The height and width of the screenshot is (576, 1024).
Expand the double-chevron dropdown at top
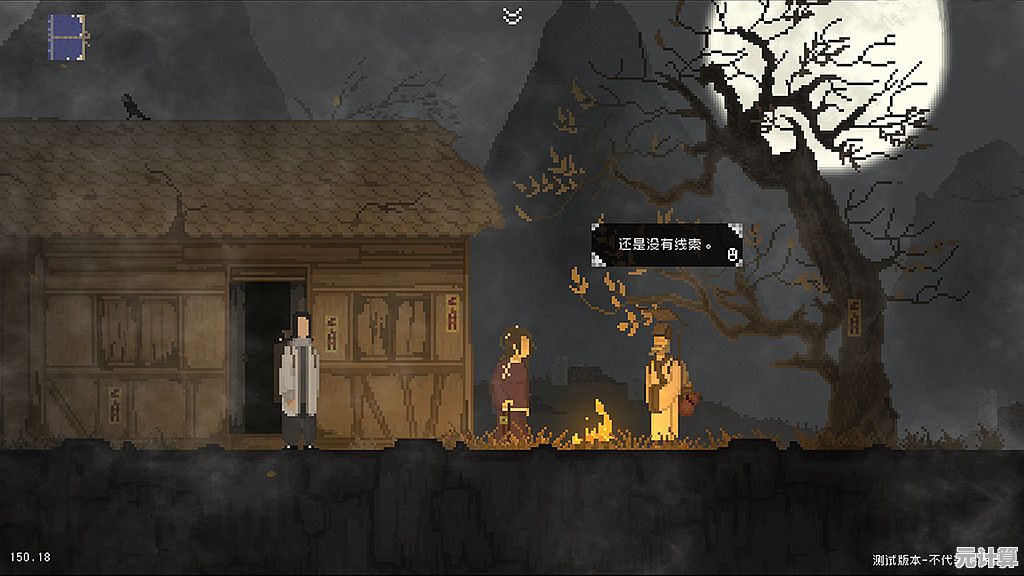(512, 14)
